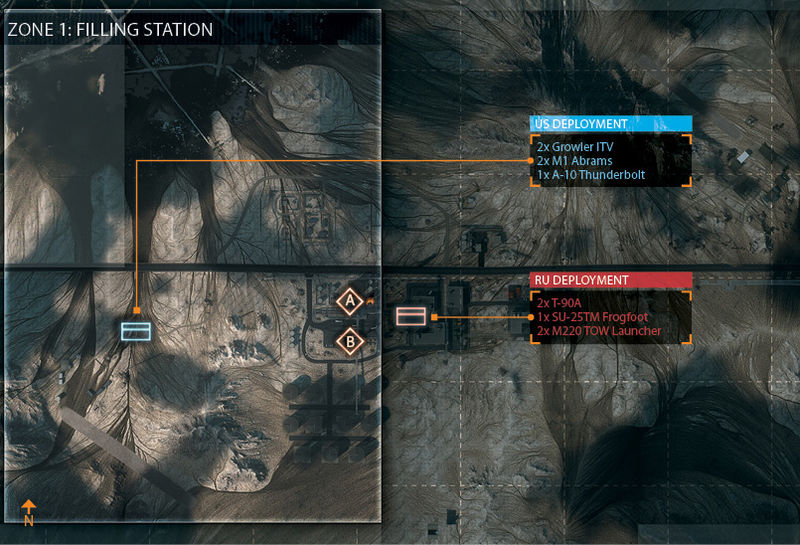Screen dimensions: 800x545
Task: Select objective marker B on the map
Action: [x=349, y=342]
